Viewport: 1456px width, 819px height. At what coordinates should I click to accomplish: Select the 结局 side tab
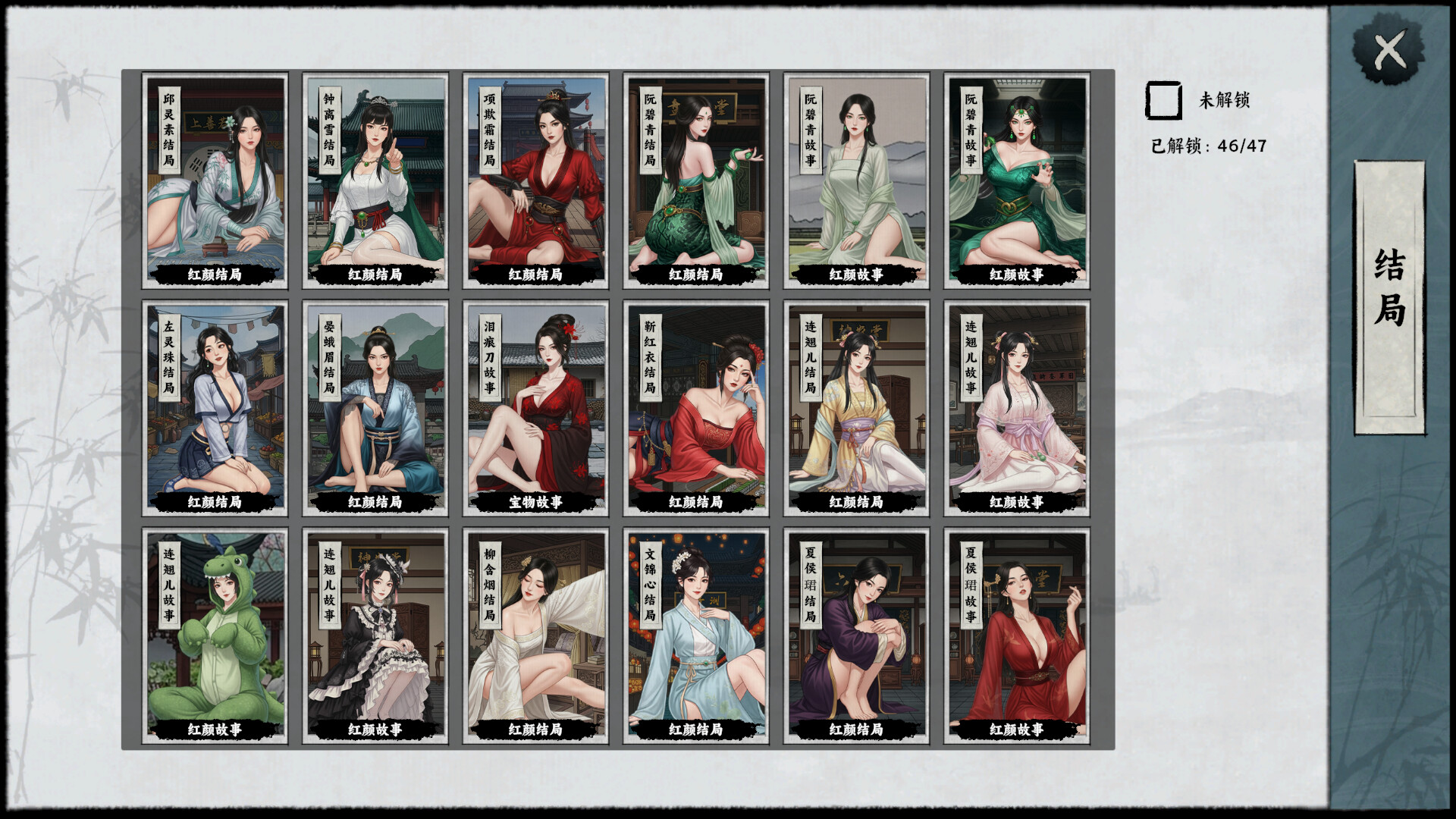1389,288
